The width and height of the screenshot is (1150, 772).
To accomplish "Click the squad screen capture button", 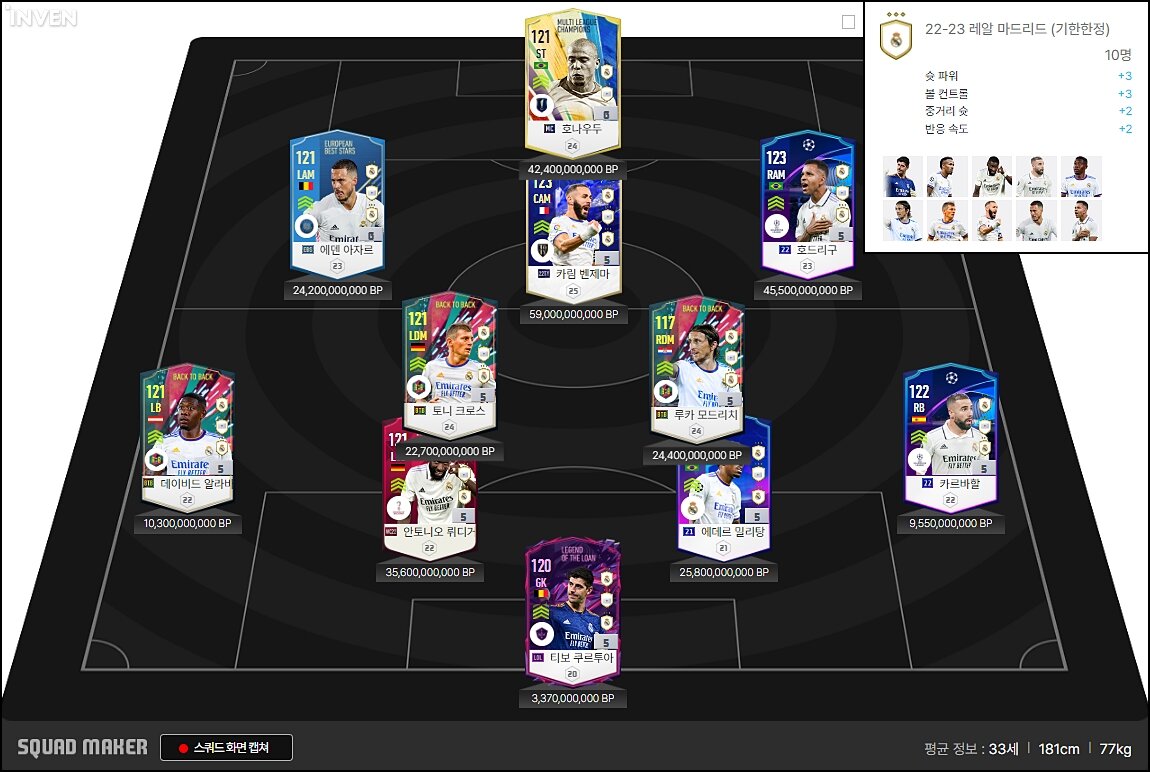I will [x=226, y=747].
